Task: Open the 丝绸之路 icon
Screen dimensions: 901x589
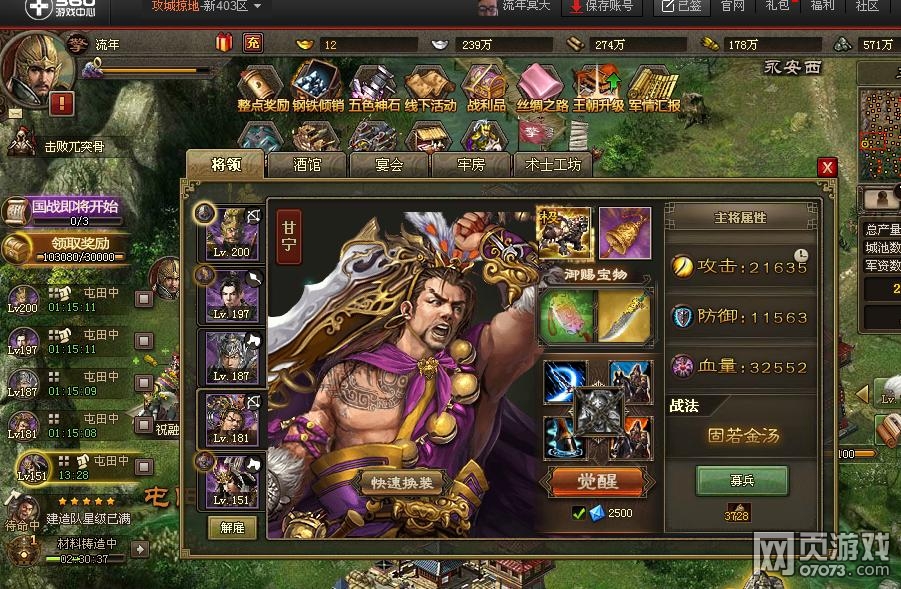Action: click(542, 88)
